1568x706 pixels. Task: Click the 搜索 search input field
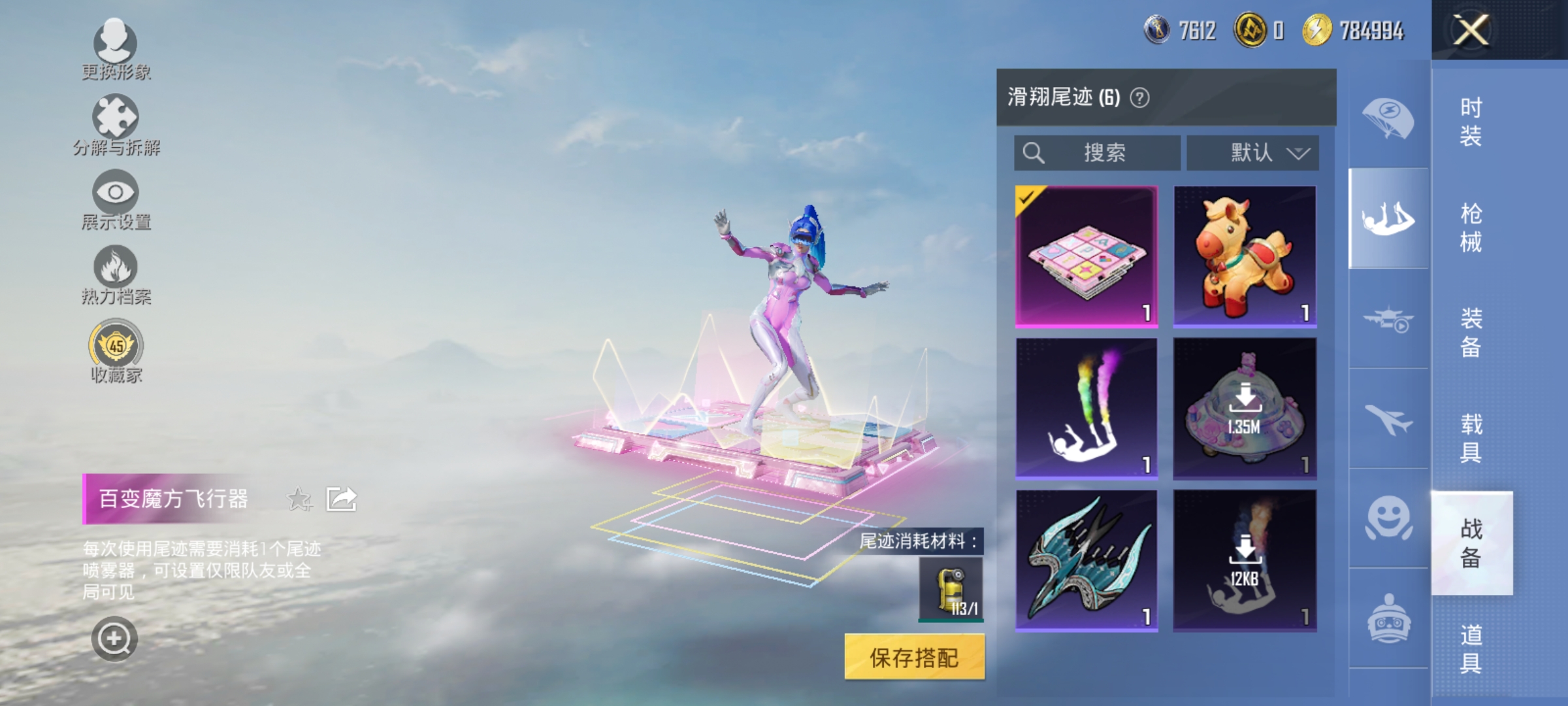[x=1095, y=153]
